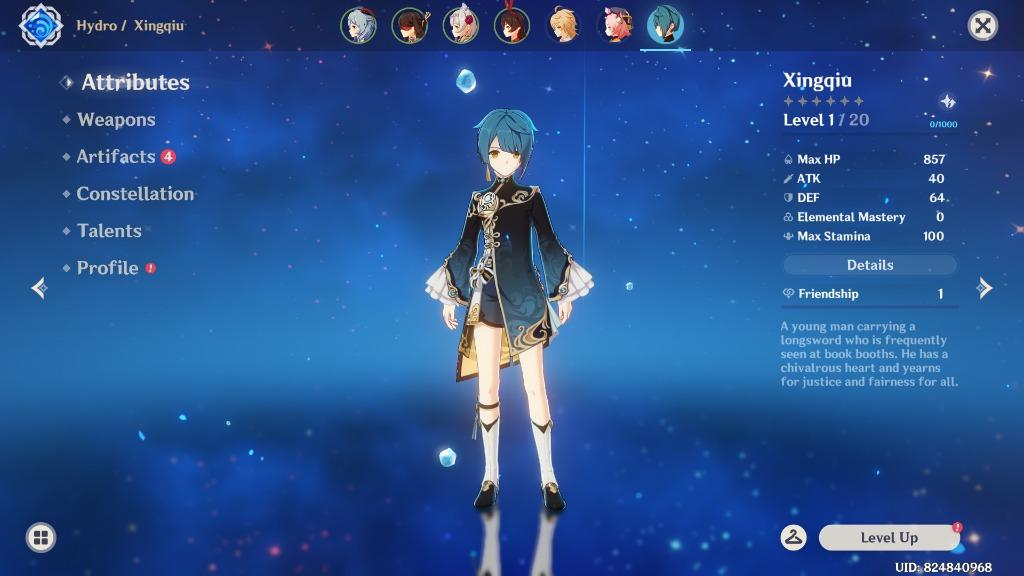The image size is (1024, 576).
Task: Open the Constellation section
Action: [x=135, y=194]
